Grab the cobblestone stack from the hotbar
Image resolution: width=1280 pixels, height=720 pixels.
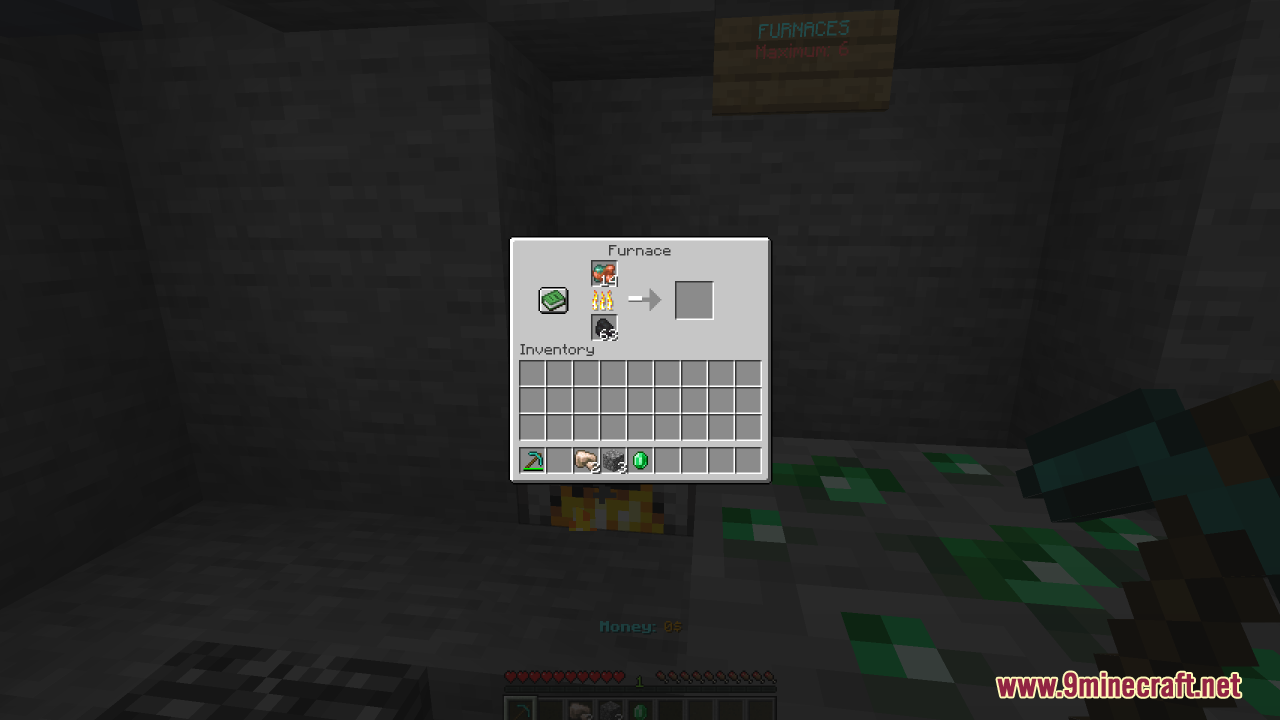(x=613, y=460)
